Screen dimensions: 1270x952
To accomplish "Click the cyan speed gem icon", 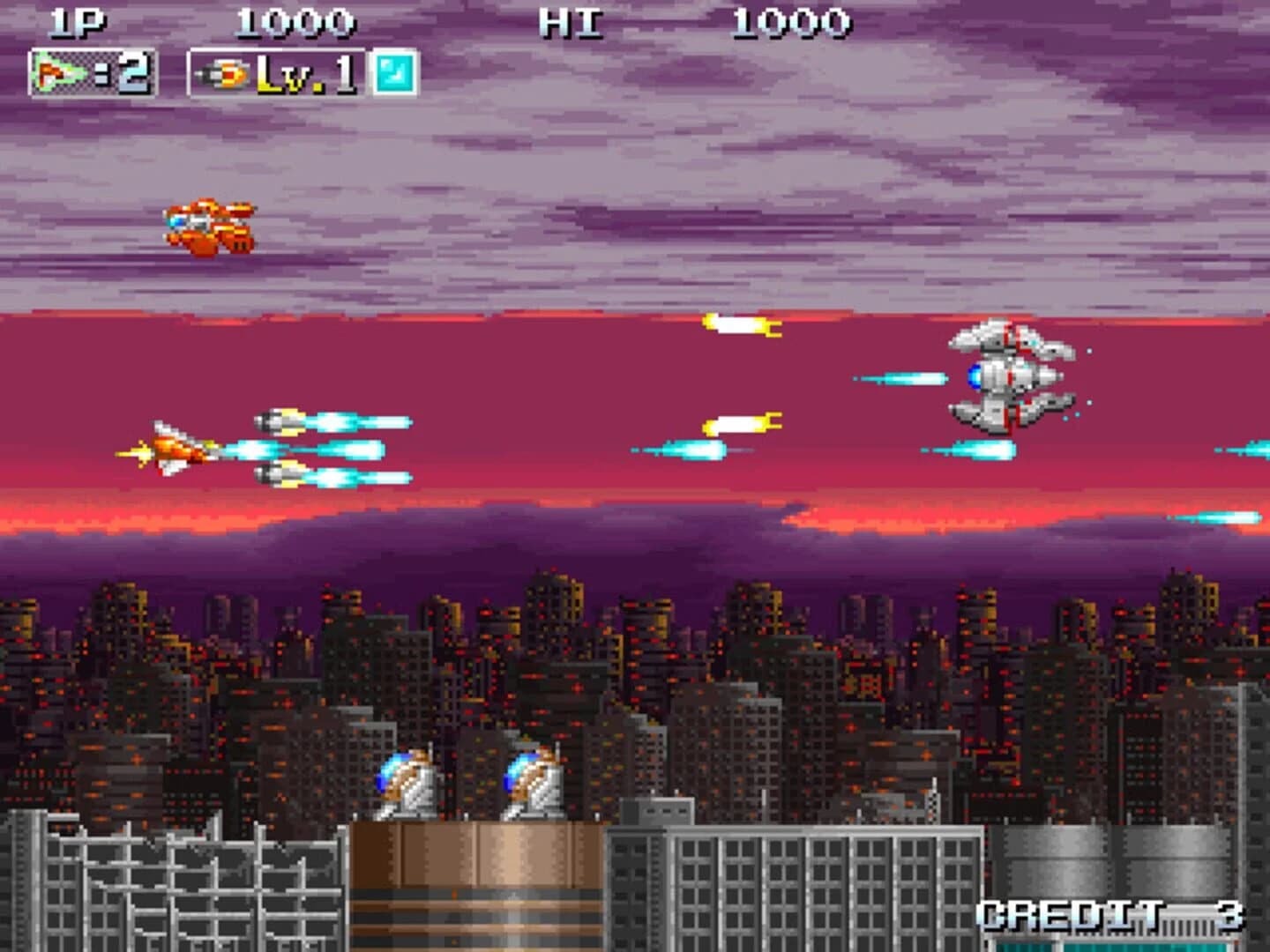I will point(395,72).
